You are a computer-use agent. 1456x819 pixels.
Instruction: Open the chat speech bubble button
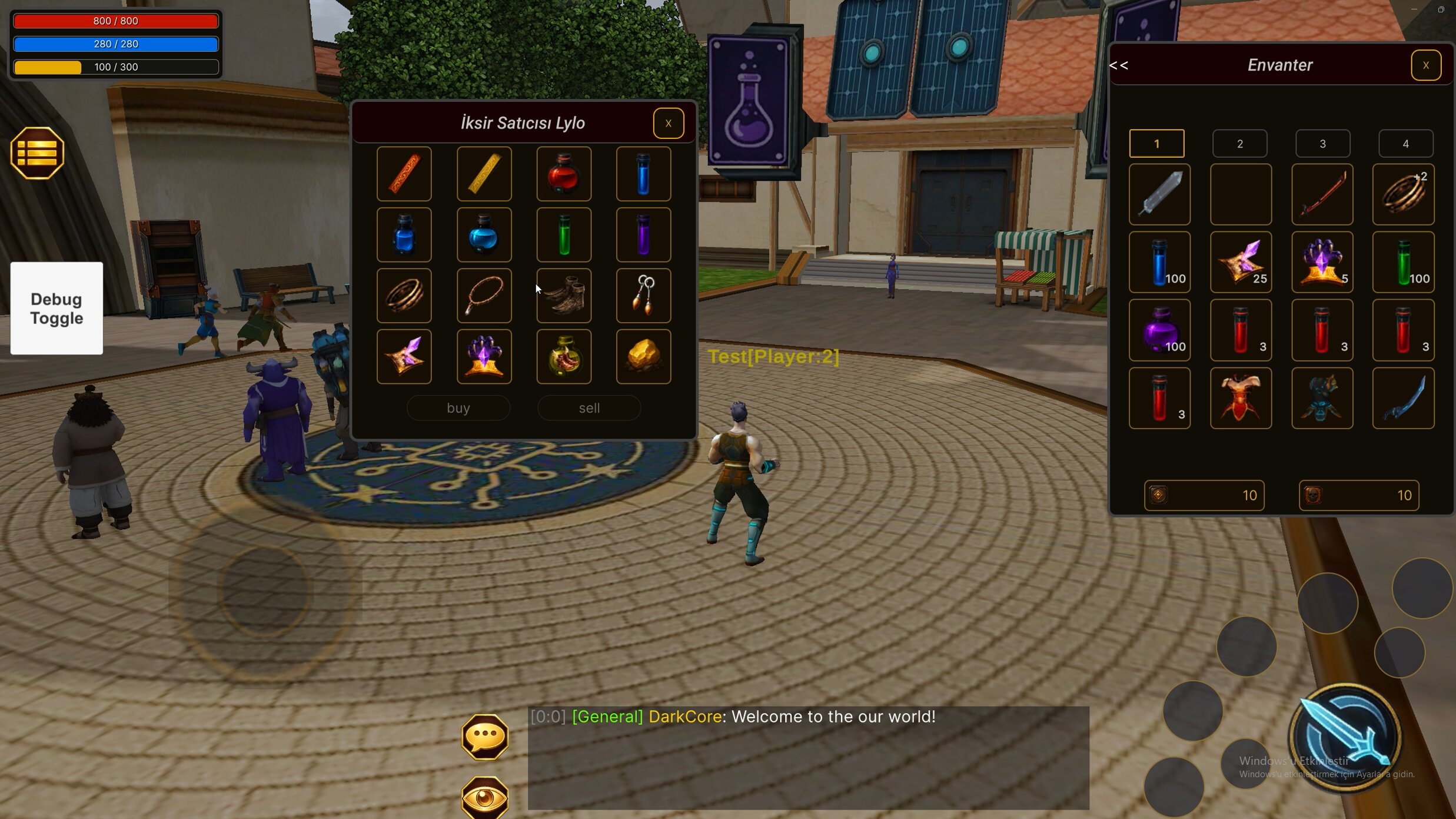[x=484, y=737]
